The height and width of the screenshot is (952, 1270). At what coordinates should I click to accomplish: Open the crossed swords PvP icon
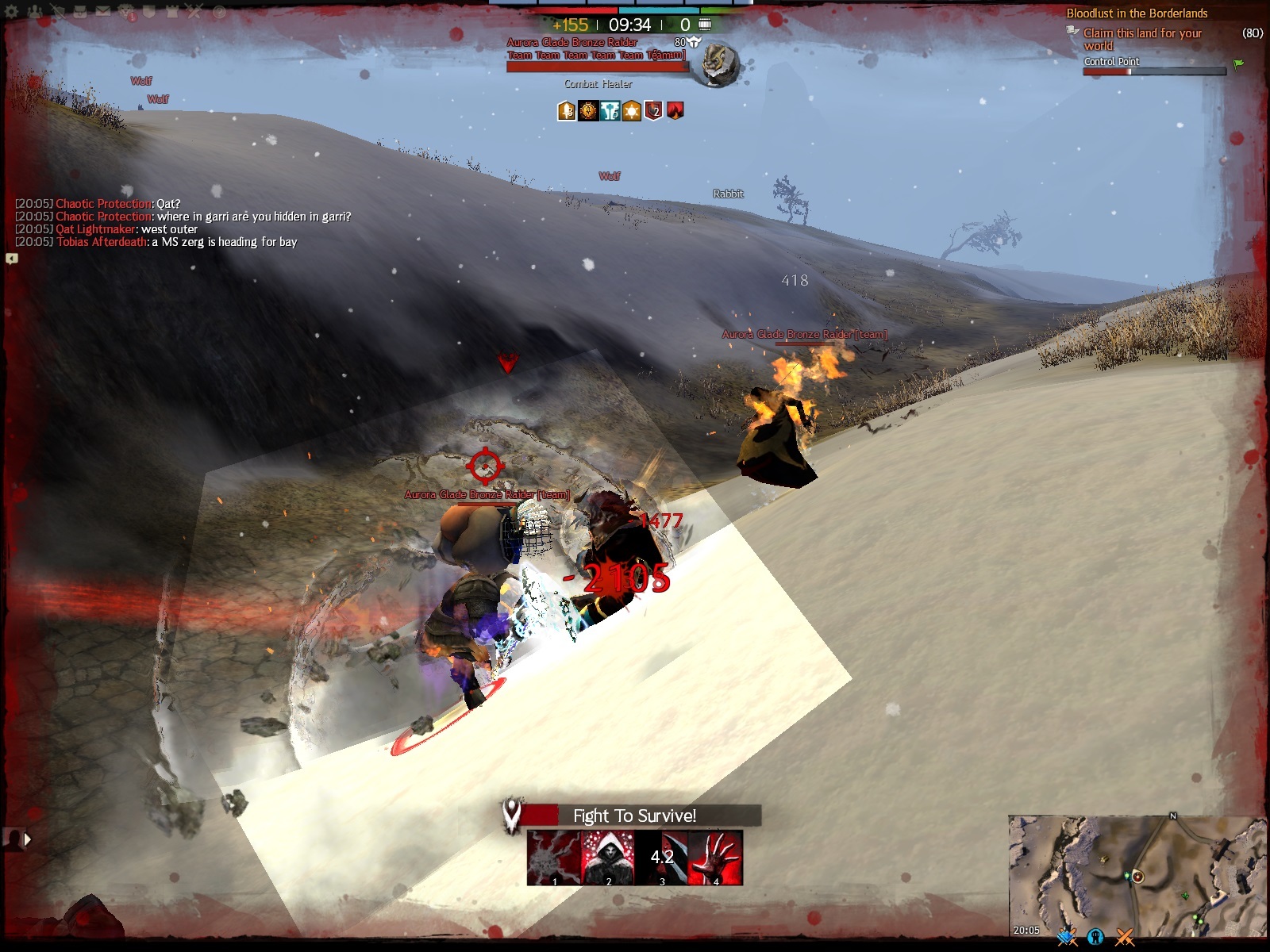pos(194,12)
